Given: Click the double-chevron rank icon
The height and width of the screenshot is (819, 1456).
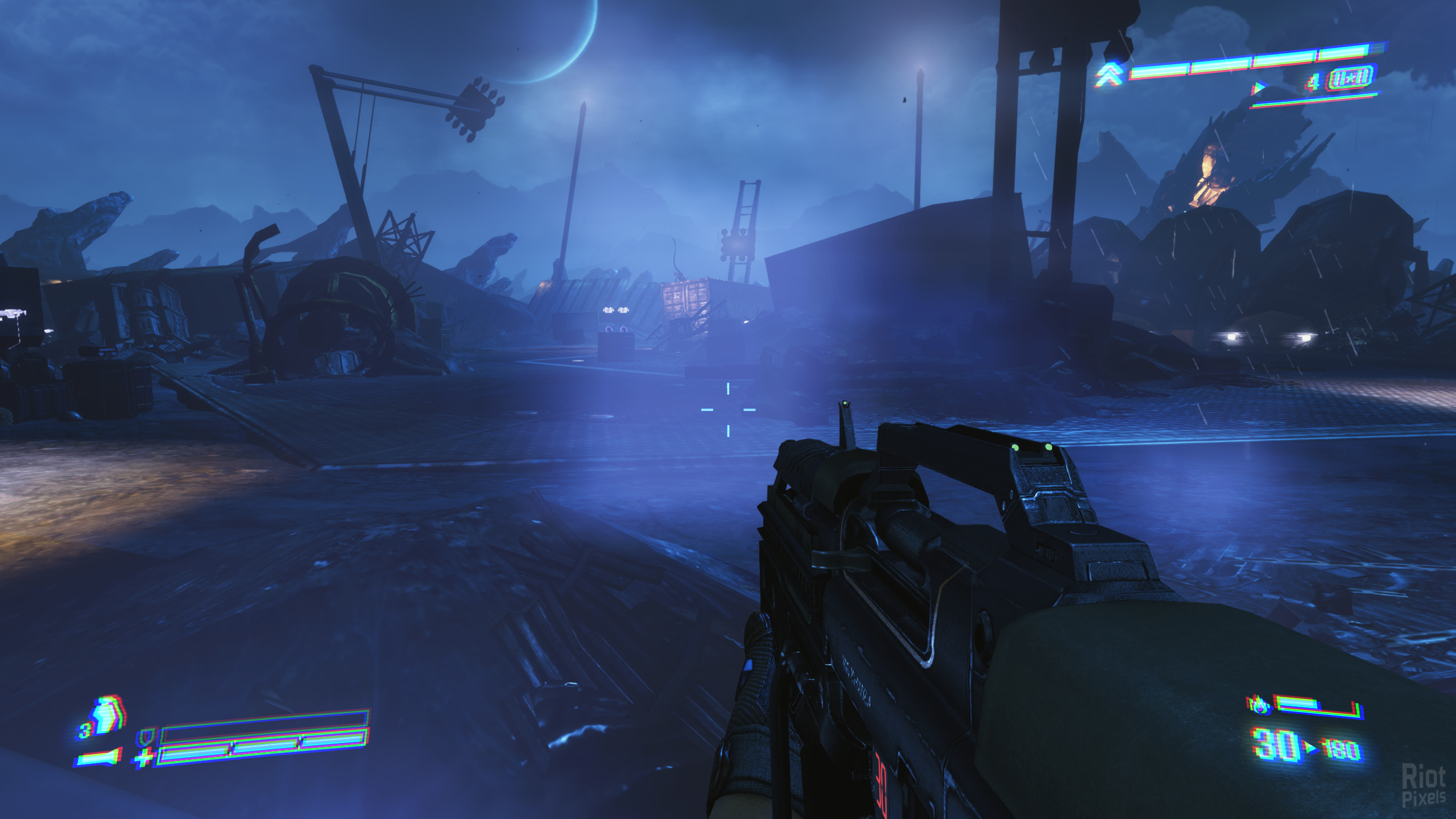Looking at the screenshot, I should (x=1110, y=75).
